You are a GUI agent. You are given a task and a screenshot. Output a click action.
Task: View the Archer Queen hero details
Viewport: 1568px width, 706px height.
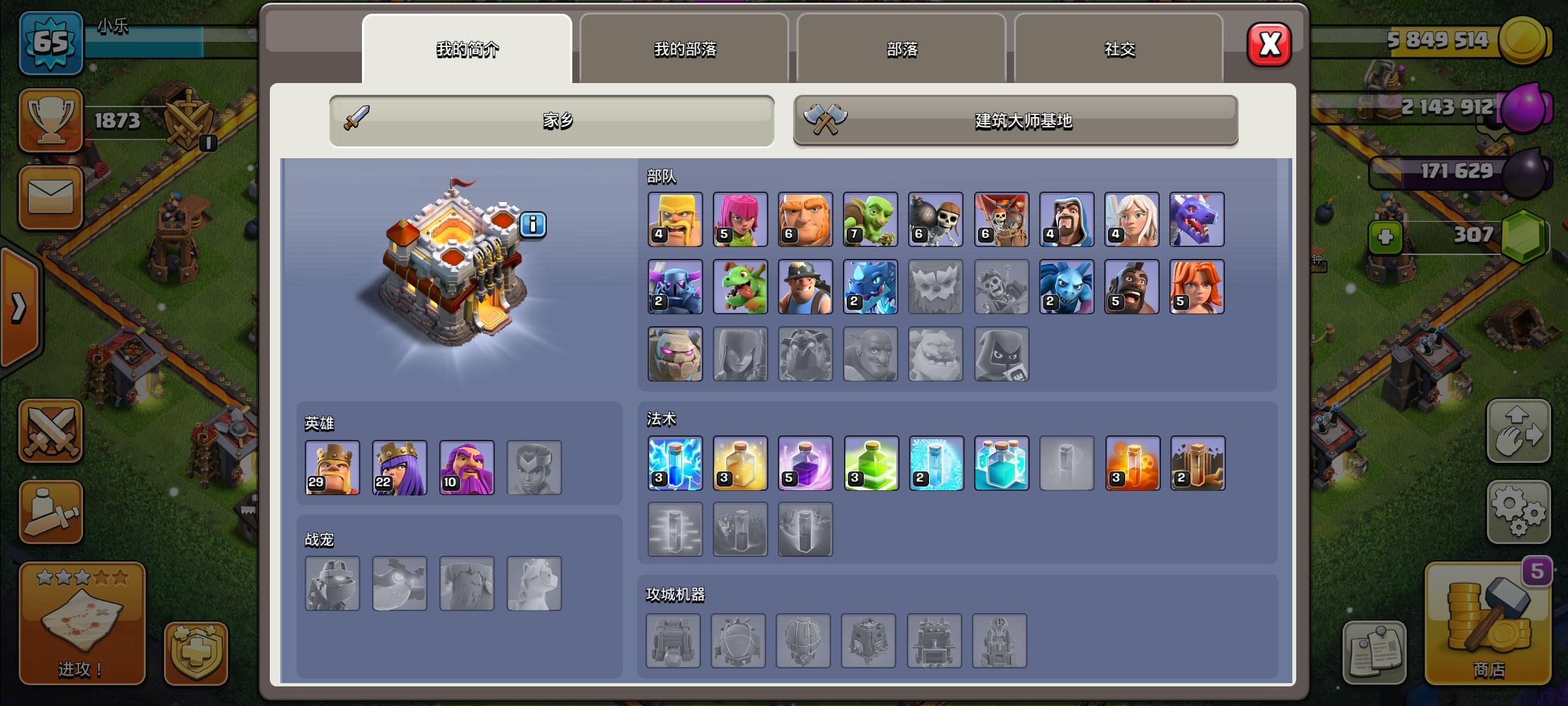[399, 468]
